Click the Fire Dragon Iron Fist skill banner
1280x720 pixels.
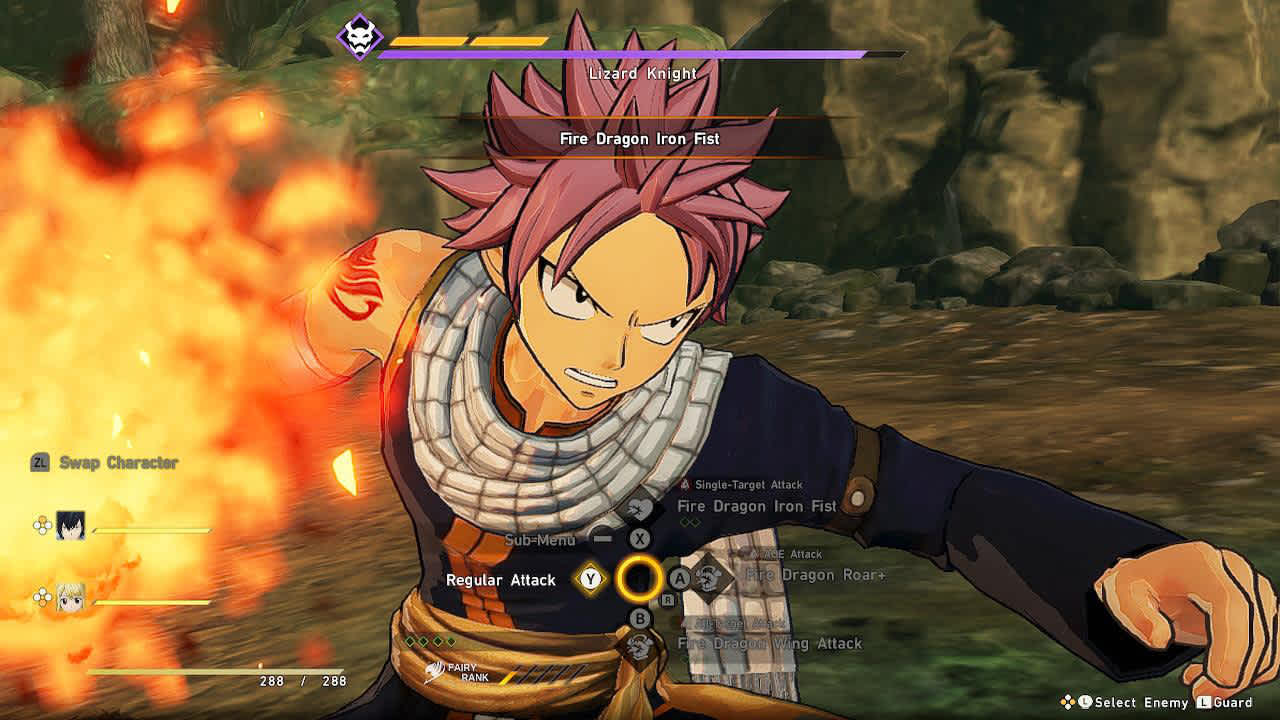pyautogui.click(x=640, y=139)
